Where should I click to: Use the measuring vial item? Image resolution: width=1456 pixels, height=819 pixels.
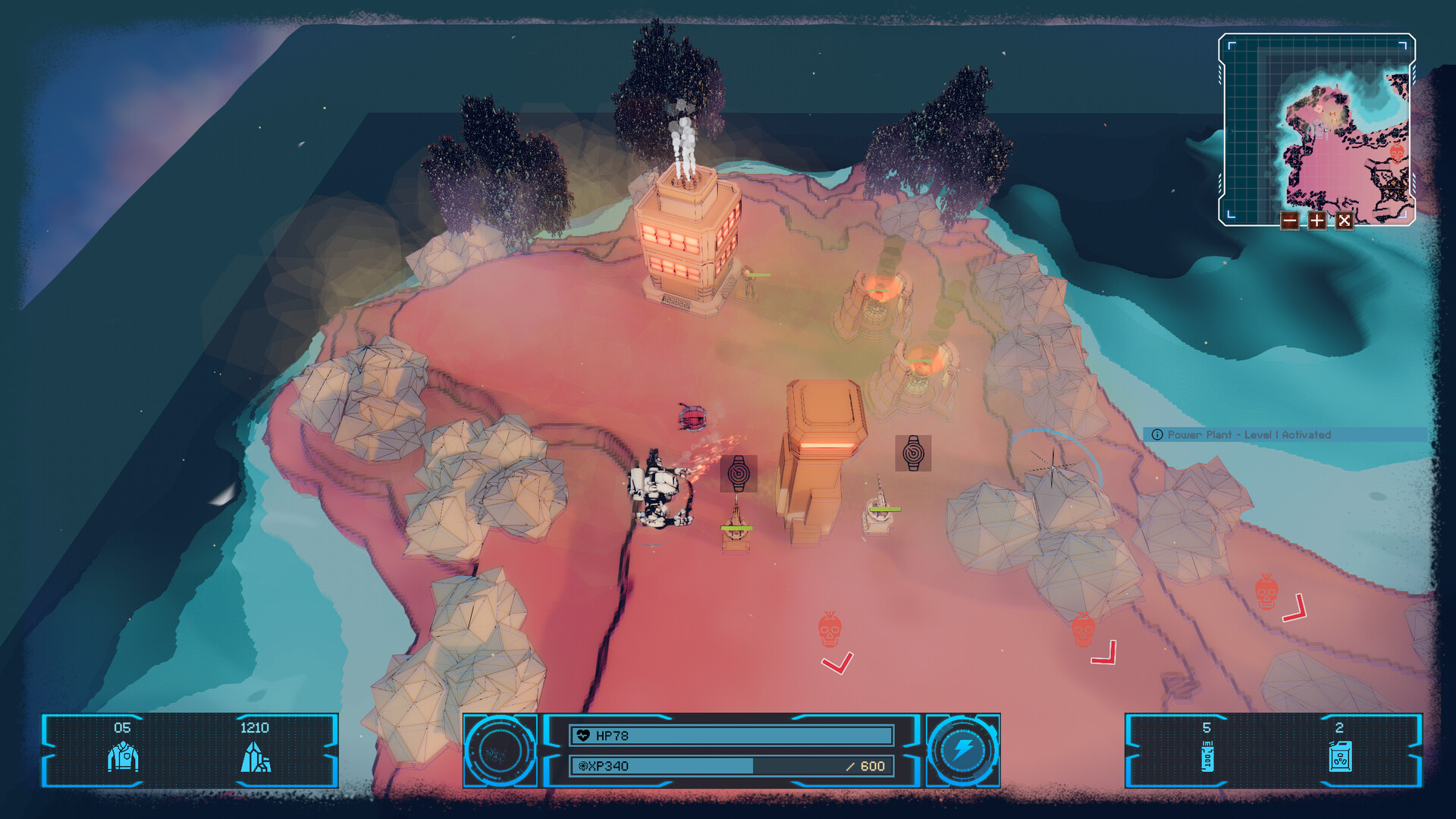point(1207,757)
